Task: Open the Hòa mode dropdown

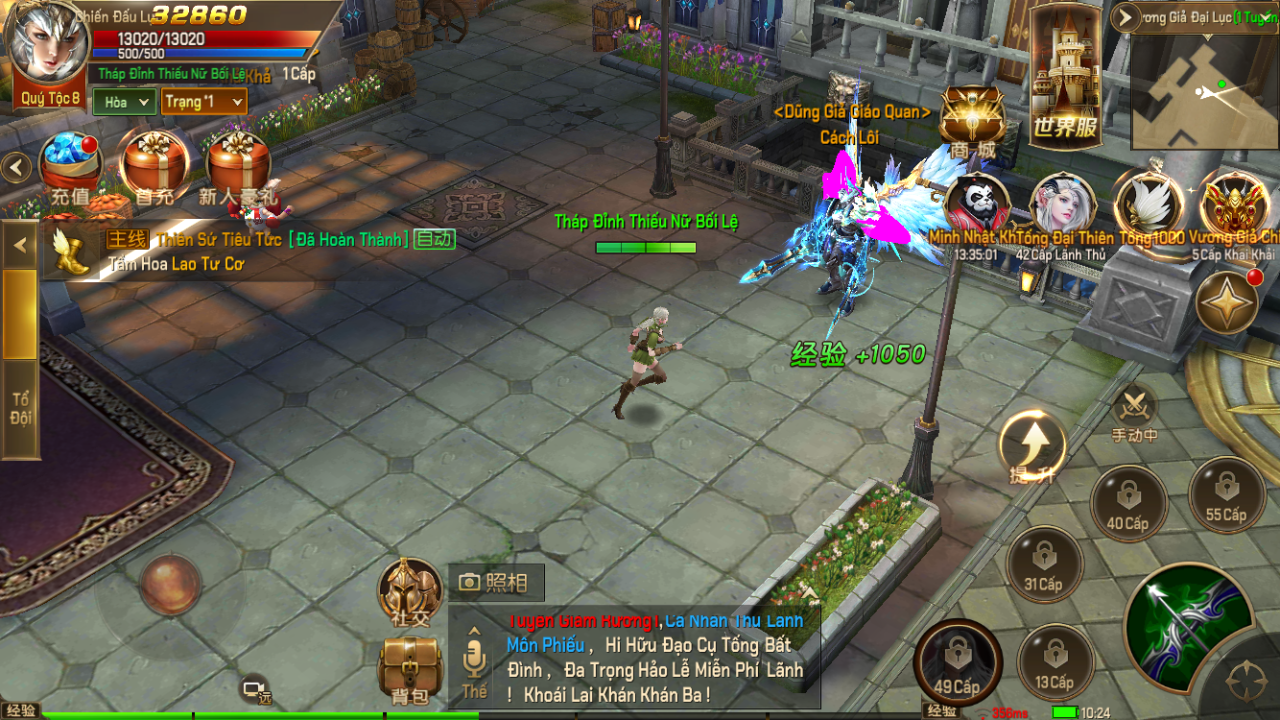Action: tap(124, 102)
